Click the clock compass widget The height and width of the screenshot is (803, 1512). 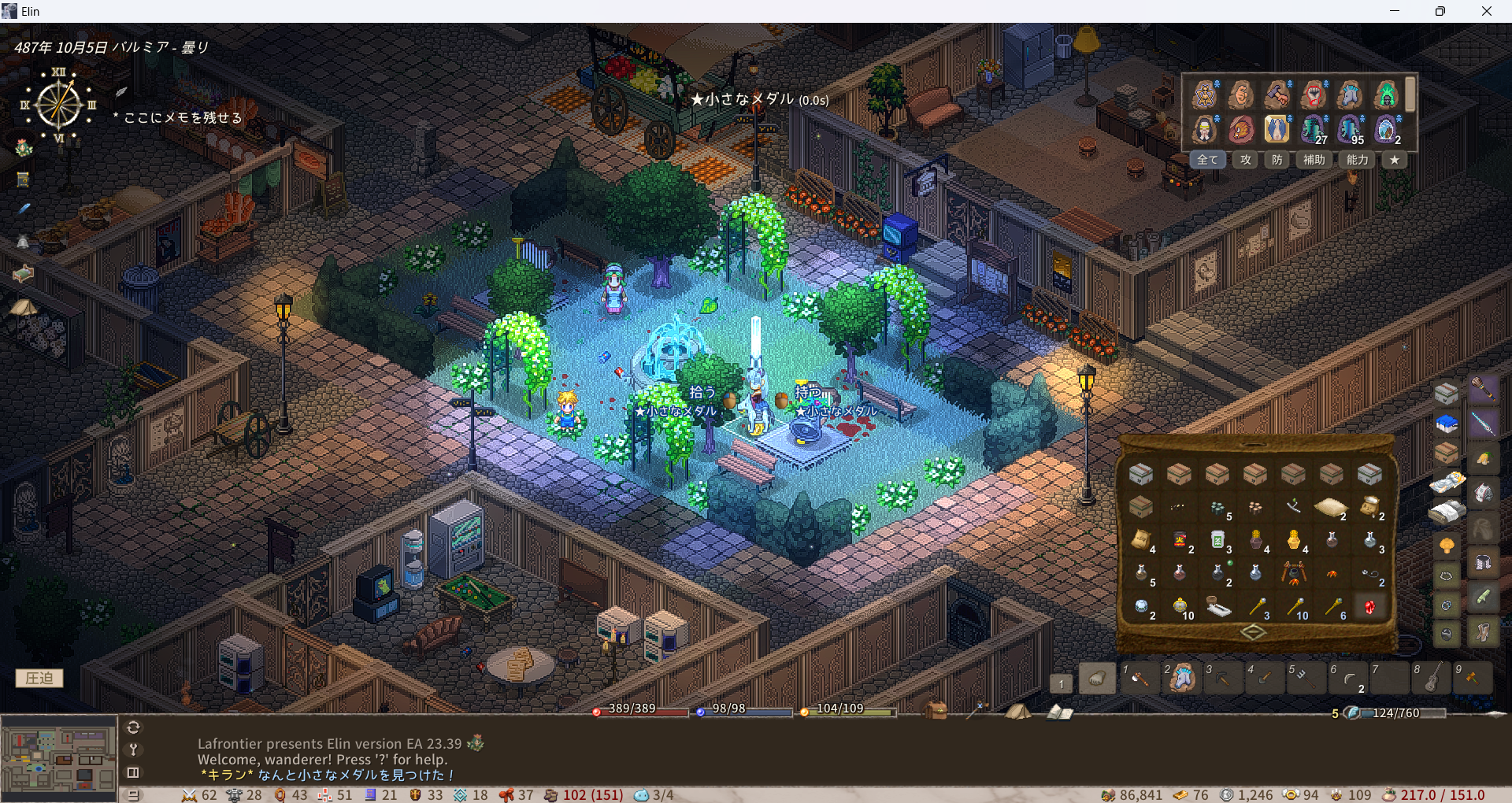pos(59,105)
